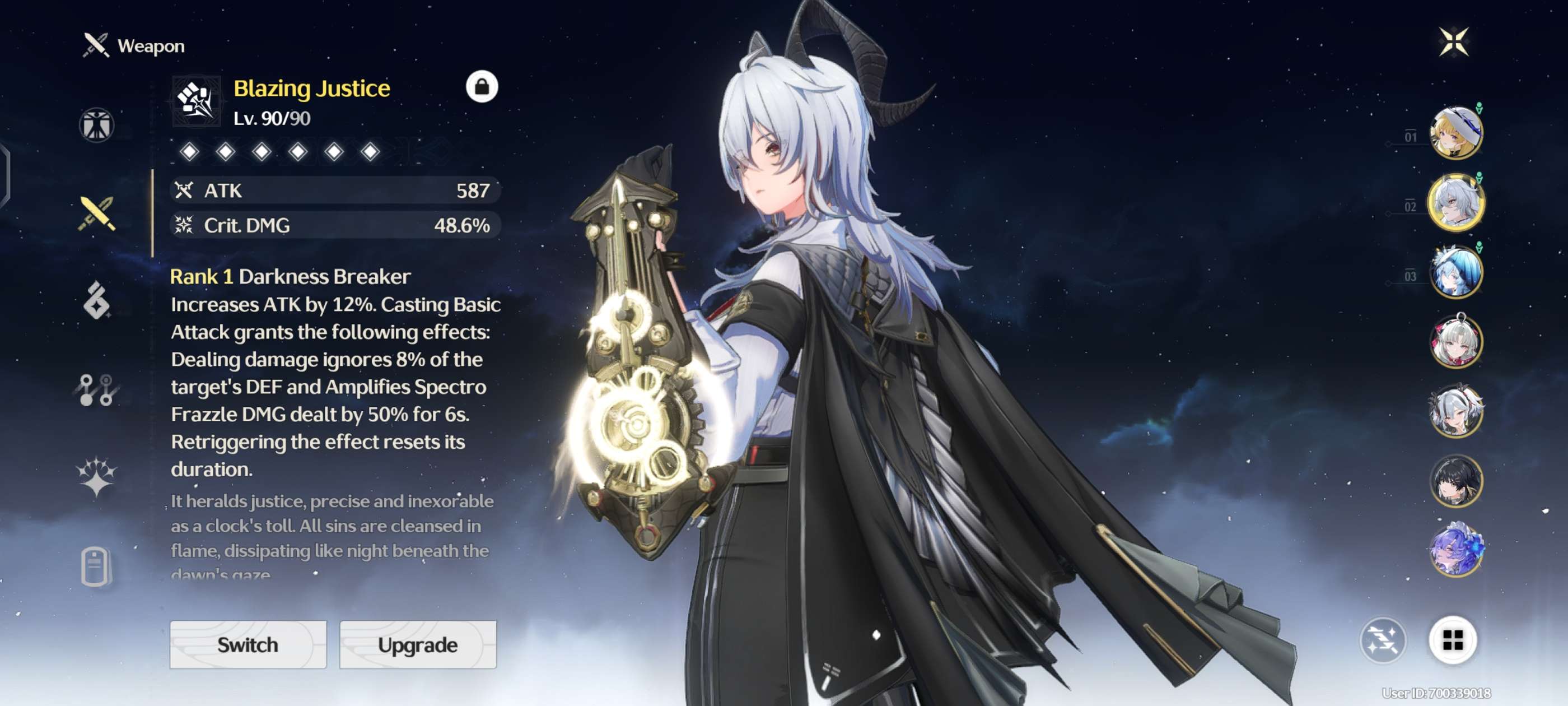1568x706 pixels.
Task: Click the Switch weapon button
Action: [248, 644]
